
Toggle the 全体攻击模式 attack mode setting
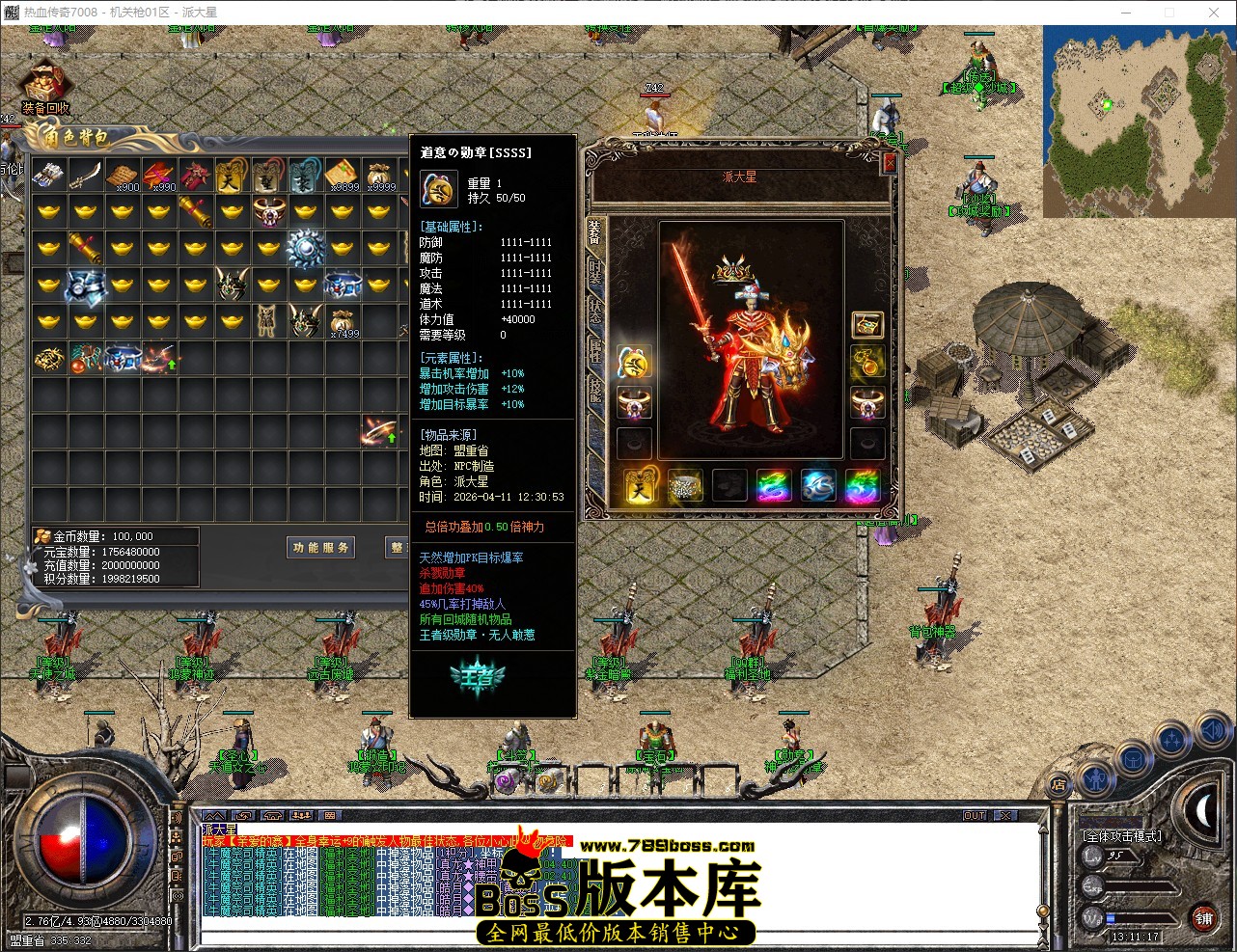pyautogui.click(x=1122, y=836)
